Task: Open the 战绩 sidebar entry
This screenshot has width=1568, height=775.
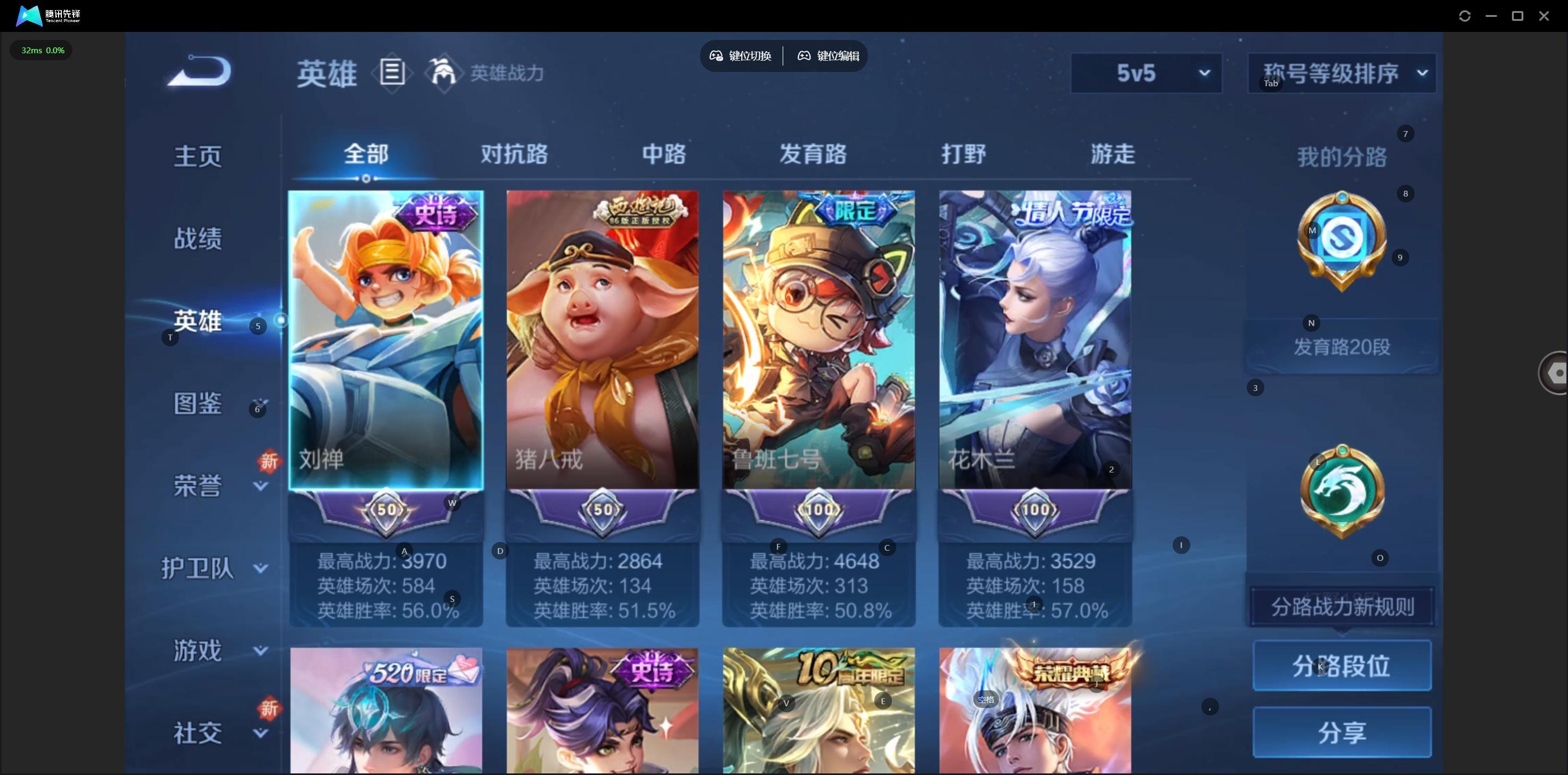Action: pos(198,239)
